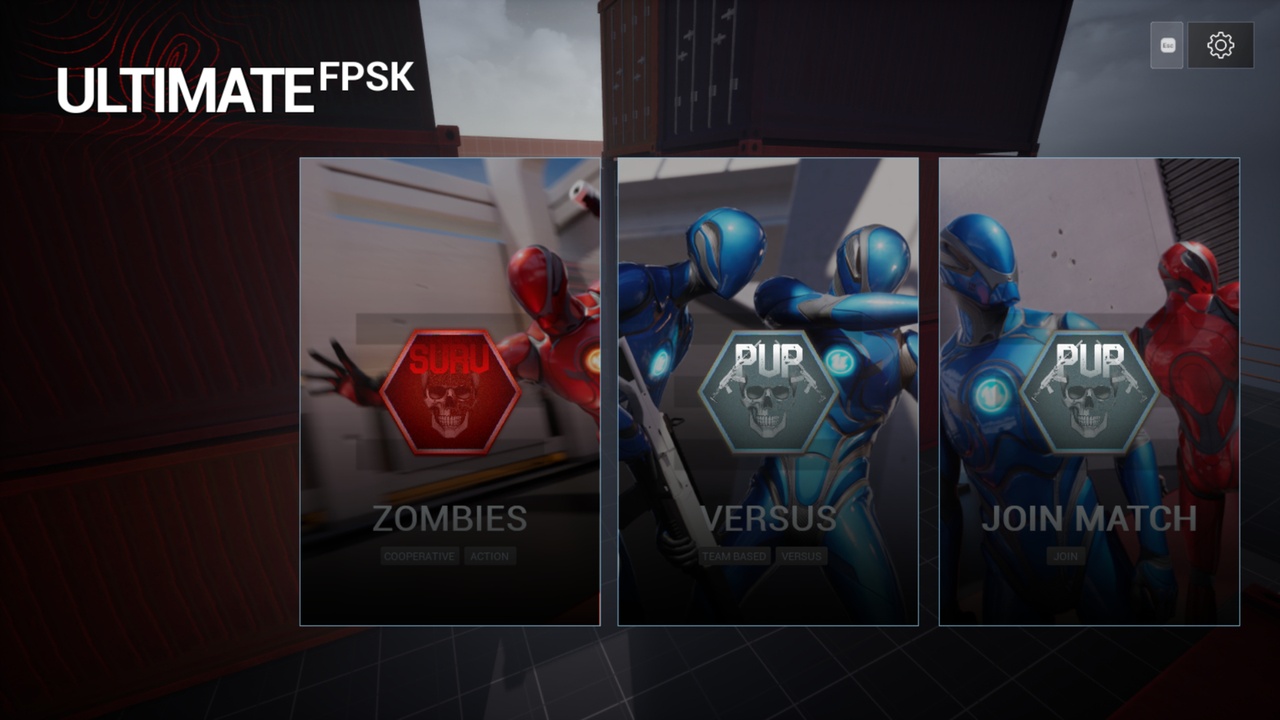Click the Esc key indicator near top right
The height and width of the screenshot is (720, 1280).
[x=1165, y=44]
